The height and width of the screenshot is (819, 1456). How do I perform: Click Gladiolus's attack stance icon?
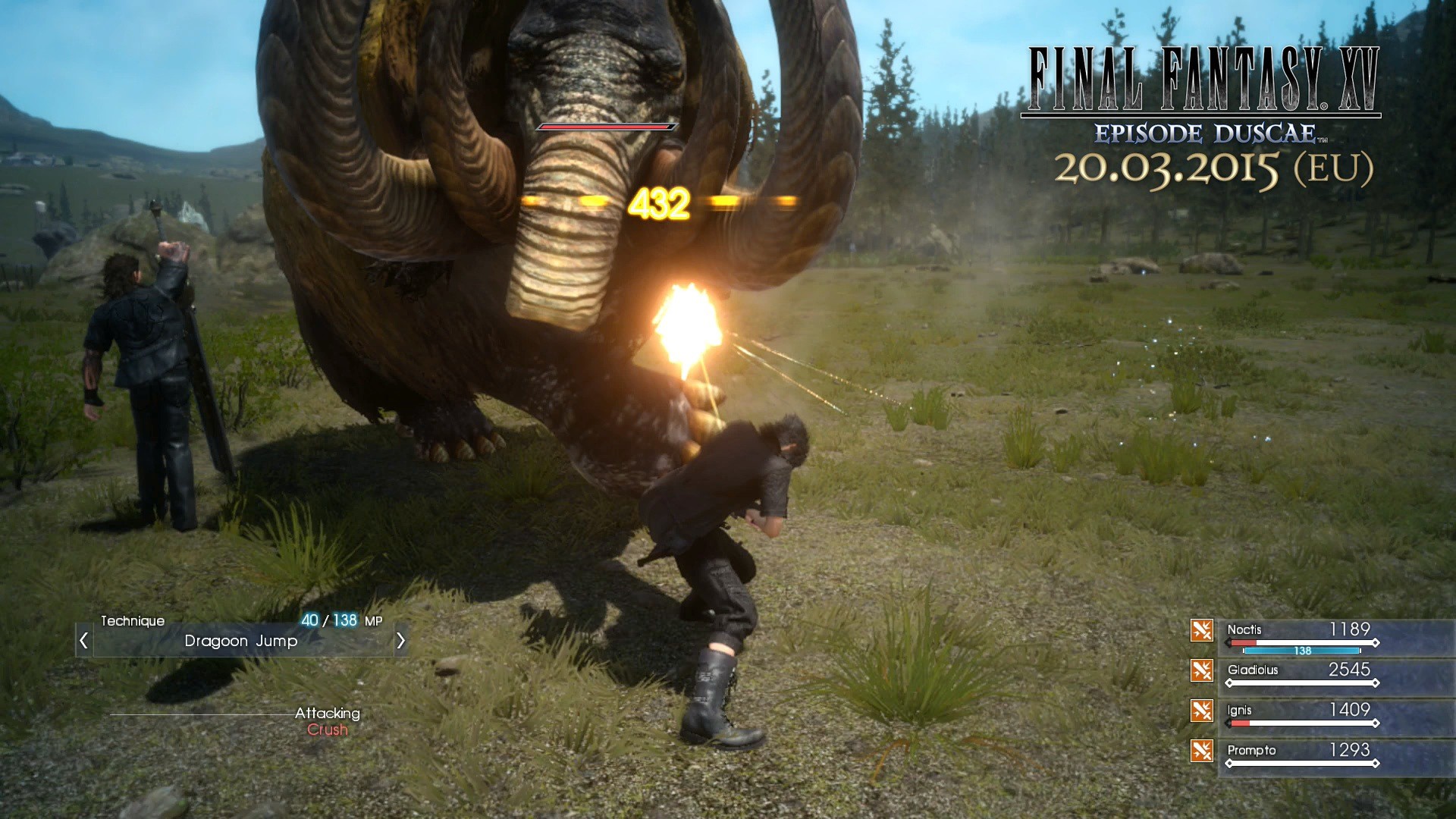pyautogui.click(x=1203, y=671)
